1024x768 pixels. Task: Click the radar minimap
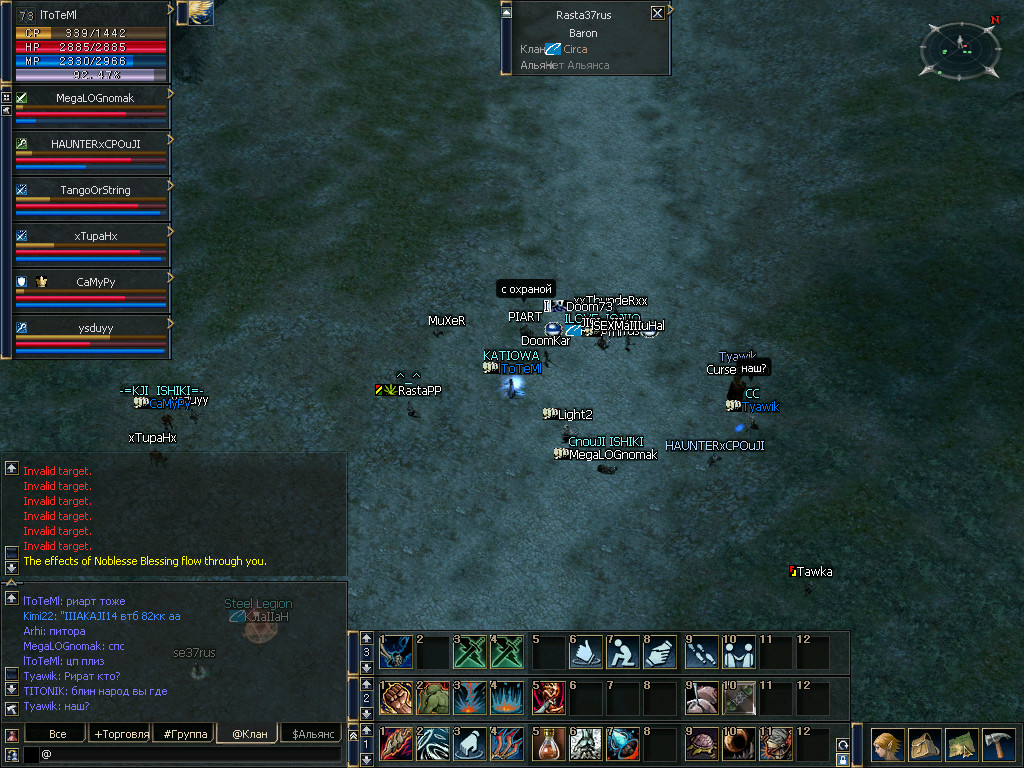[x=959, y=47]
